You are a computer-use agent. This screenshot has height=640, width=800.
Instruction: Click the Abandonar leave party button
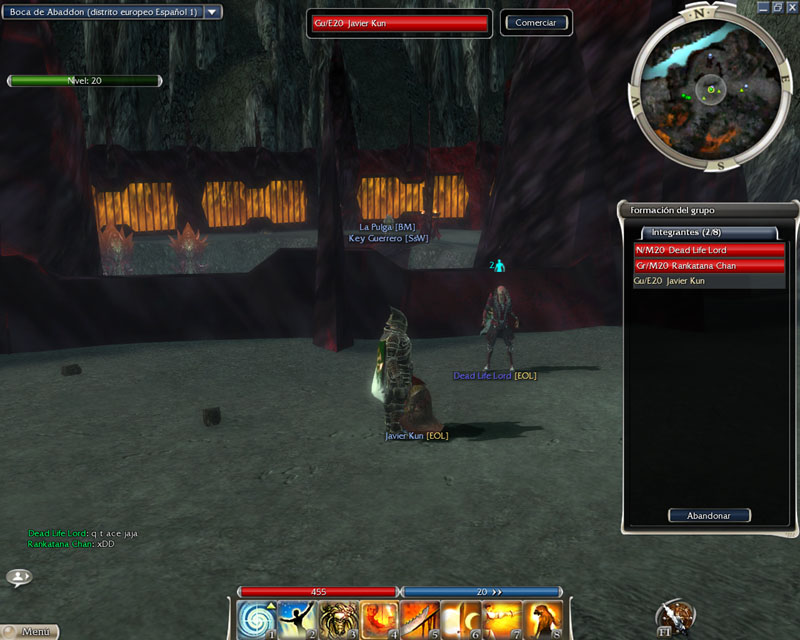coord(709,516)
